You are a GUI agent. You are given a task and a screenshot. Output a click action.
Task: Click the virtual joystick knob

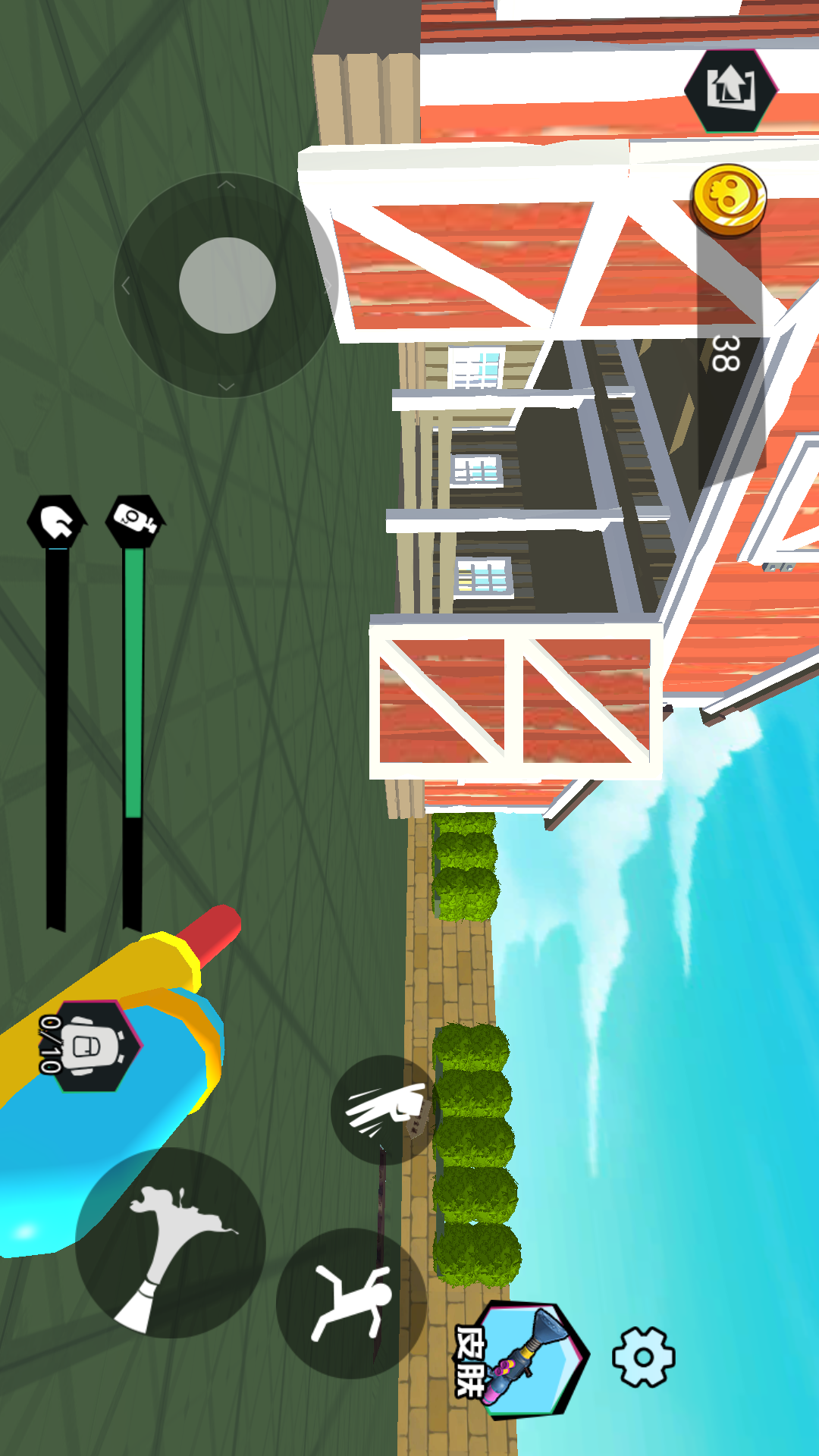click(x=227, y=285)
